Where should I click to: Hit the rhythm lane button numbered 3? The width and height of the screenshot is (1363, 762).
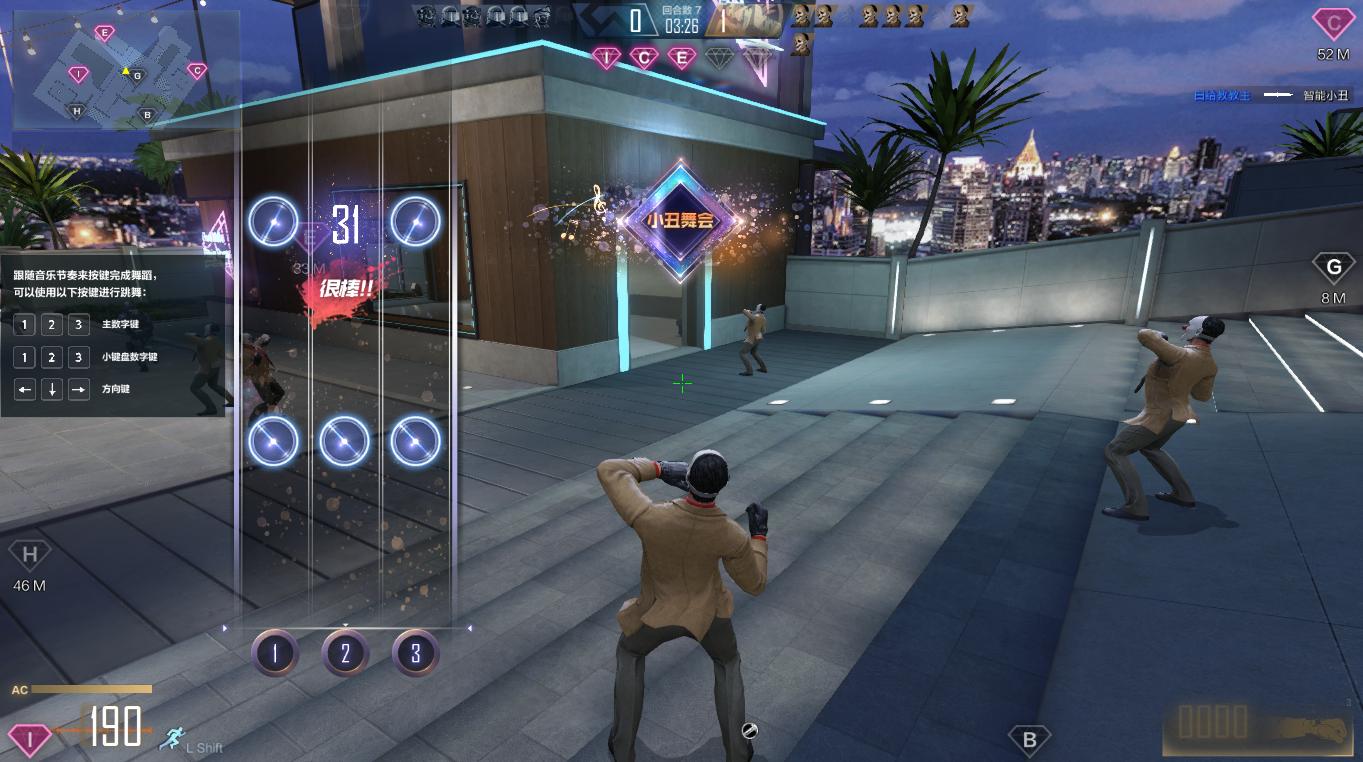416,654
